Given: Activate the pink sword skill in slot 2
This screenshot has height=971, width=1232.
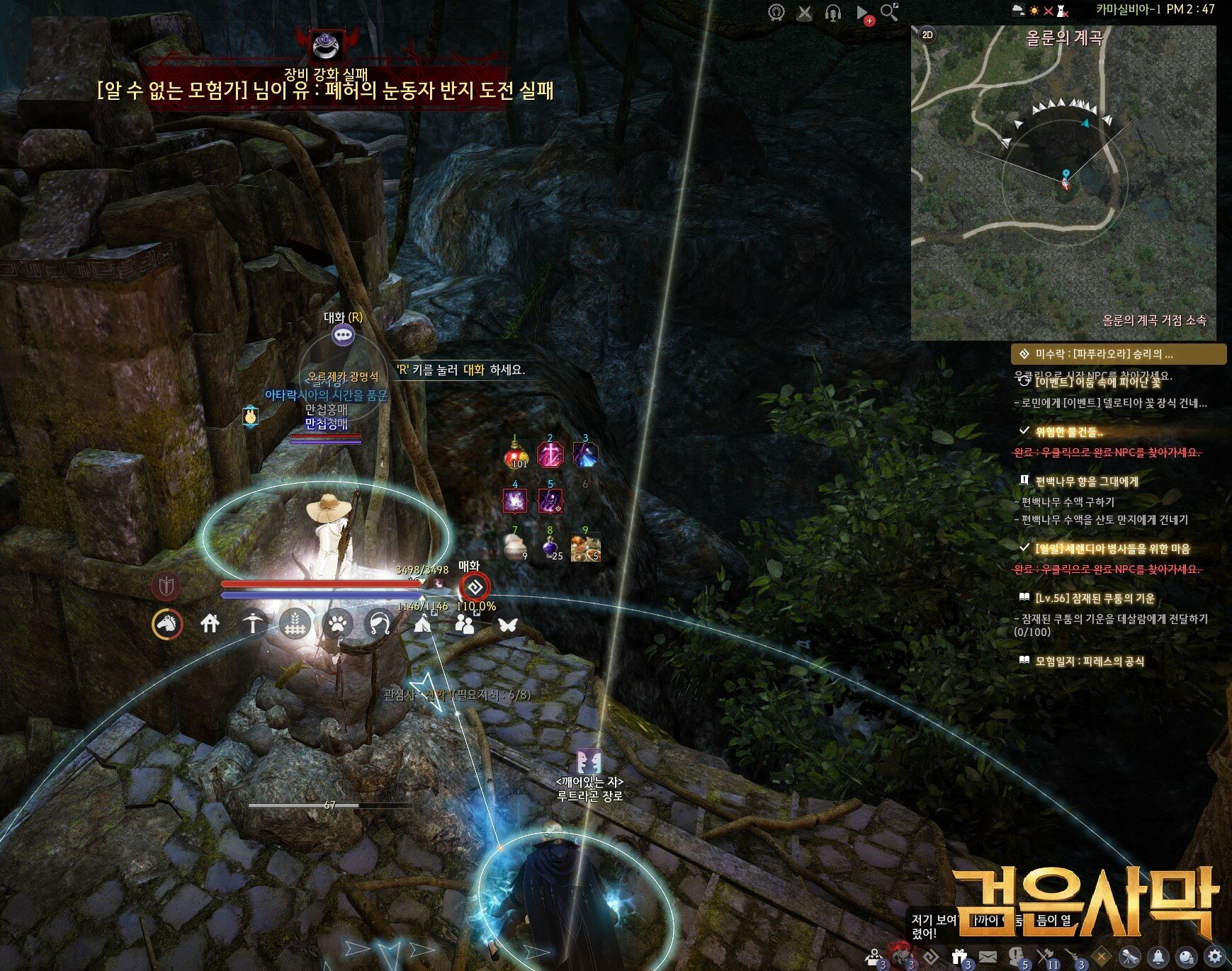Looking at the screenshot, I should click(550, 455).
